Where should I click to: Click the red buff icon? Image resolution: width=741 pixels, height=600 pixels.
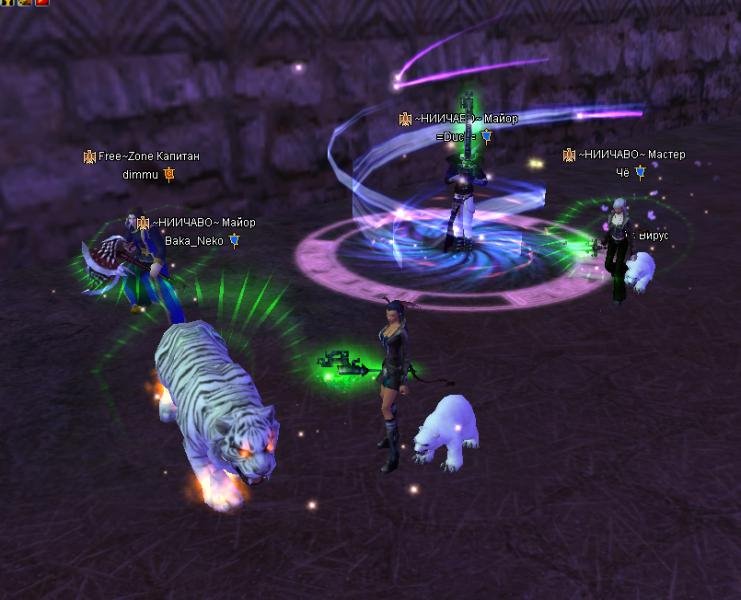pyautogui.click(x=42, y=3)
